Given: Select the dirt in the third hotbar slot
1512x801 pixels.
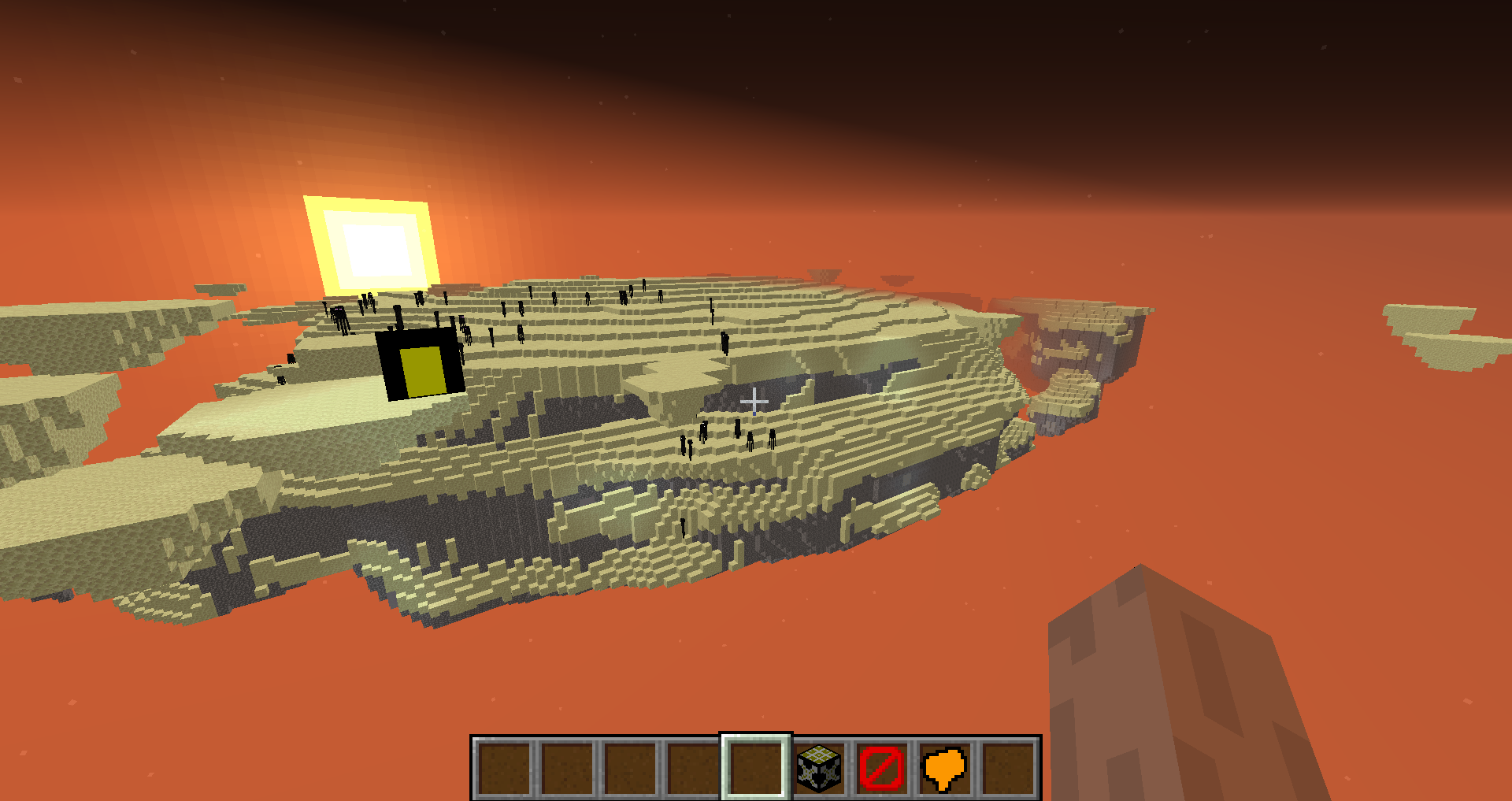Looking at the screenshot, I should [x=630, y=767].
